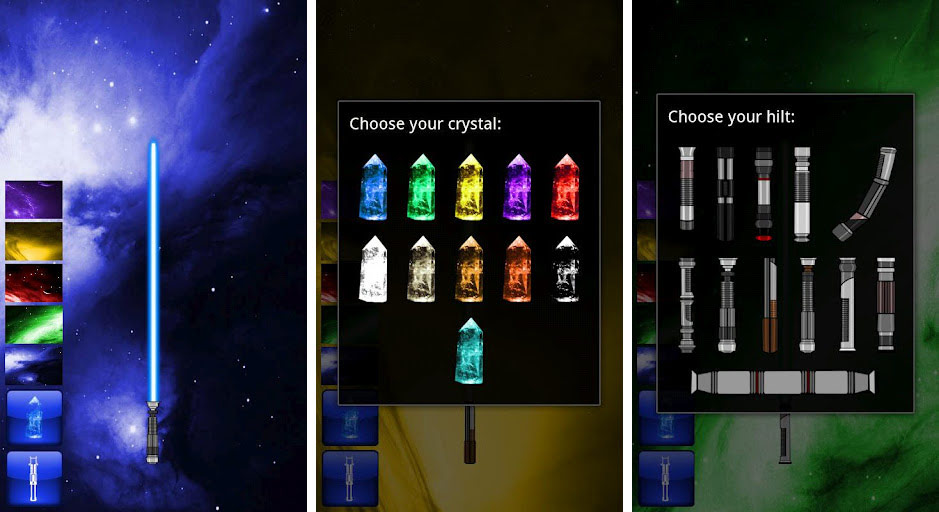The image size is (939, 512).
Task: Choose the curved lightsaber hilt
Action: tap(865, 193)
